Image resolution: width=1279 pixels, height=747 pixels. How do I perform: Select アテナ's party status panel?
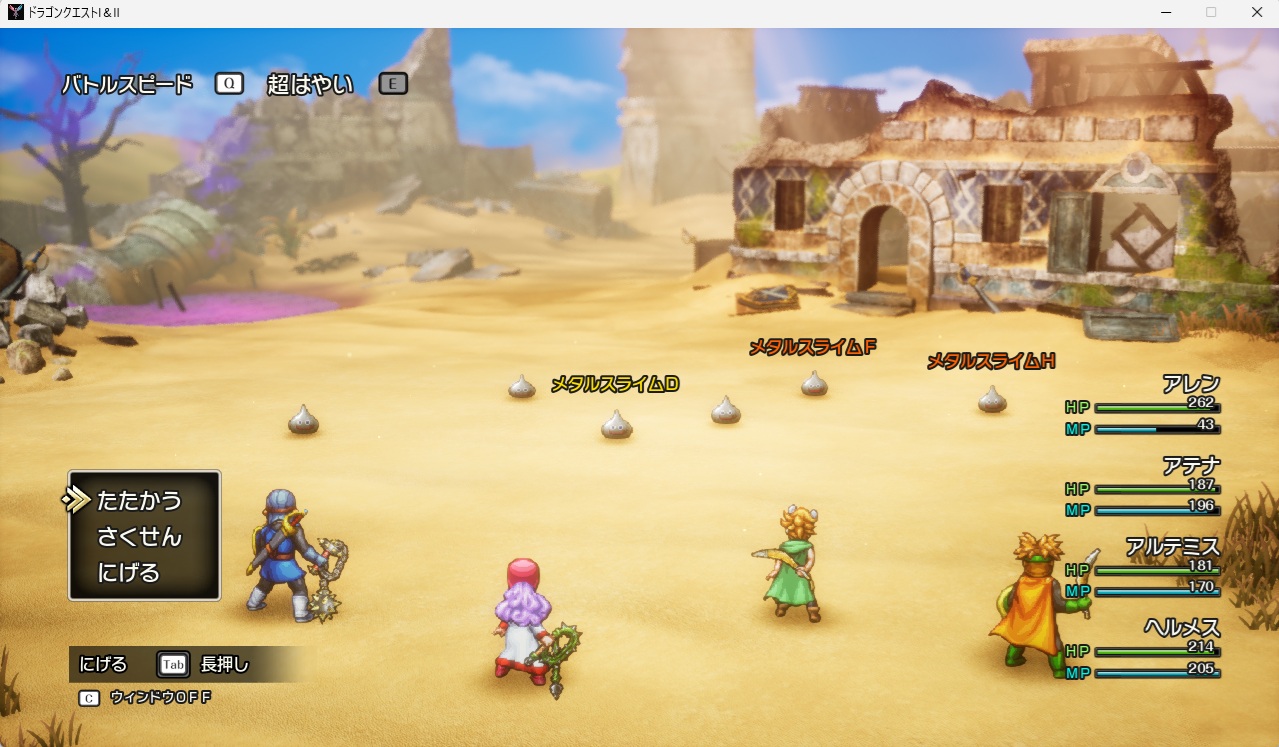[1145, 488]
